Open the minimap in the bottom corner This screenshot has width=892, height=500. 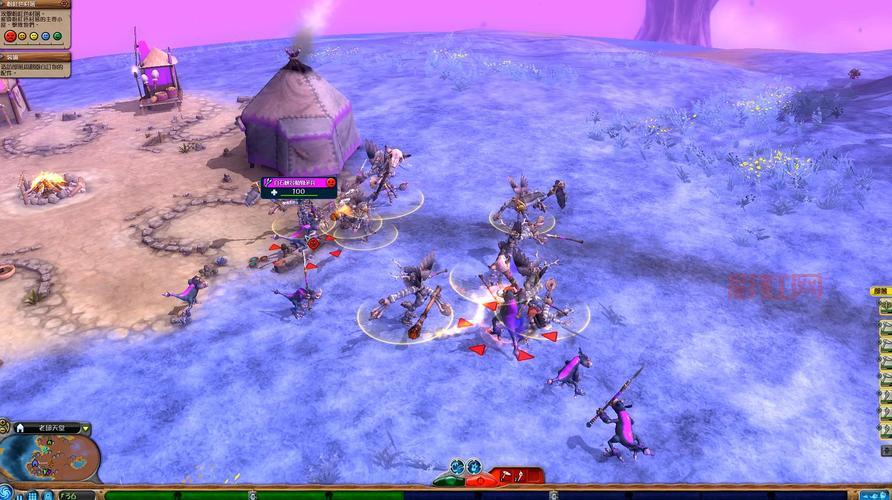click(60, 460)
